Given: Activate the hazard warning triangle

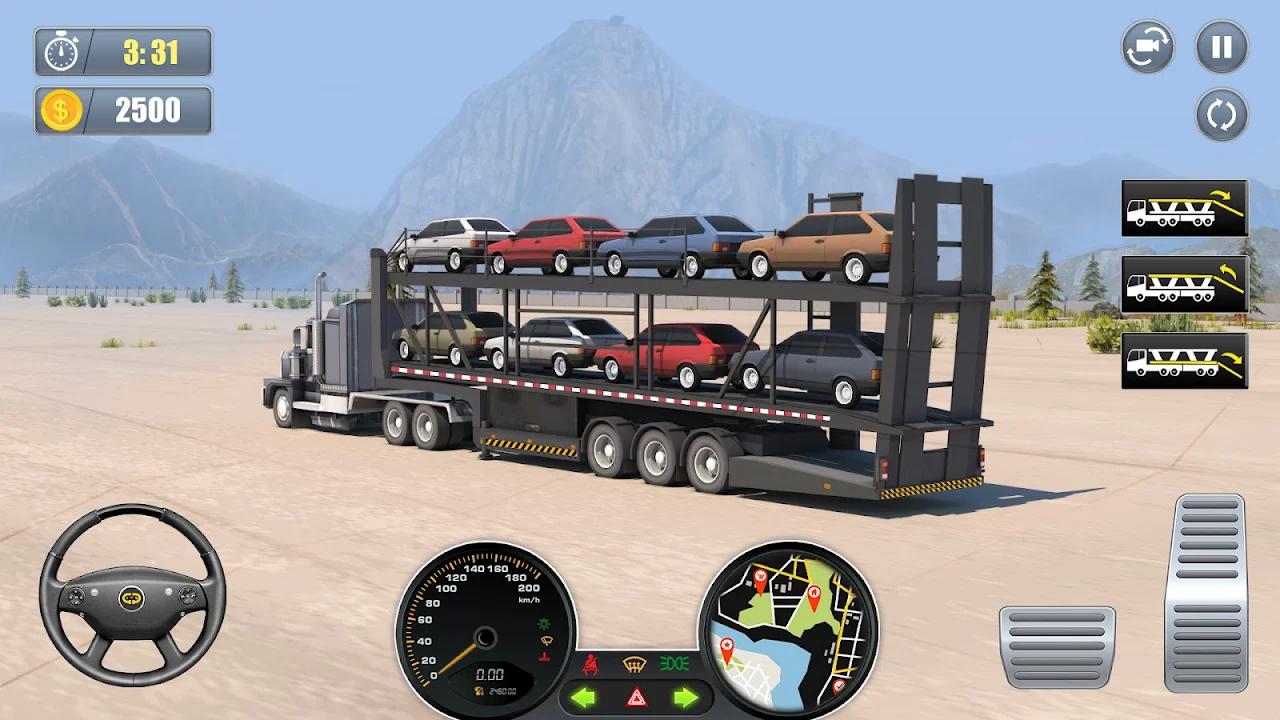Looking at the screenshot, I should 635,698.
